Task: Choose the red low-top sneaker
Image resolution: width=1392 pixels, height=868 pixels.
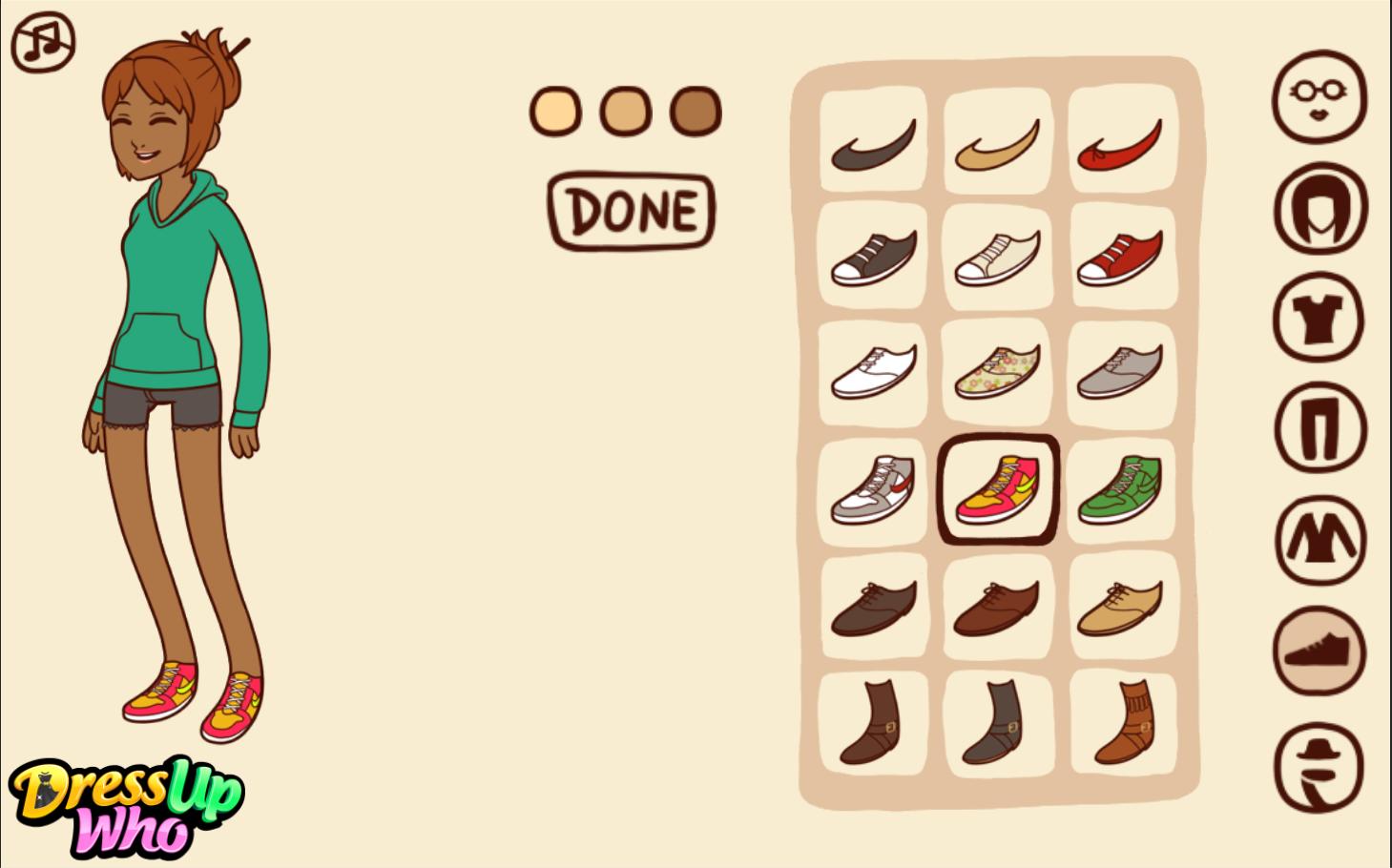Action: click(1120, 258)
